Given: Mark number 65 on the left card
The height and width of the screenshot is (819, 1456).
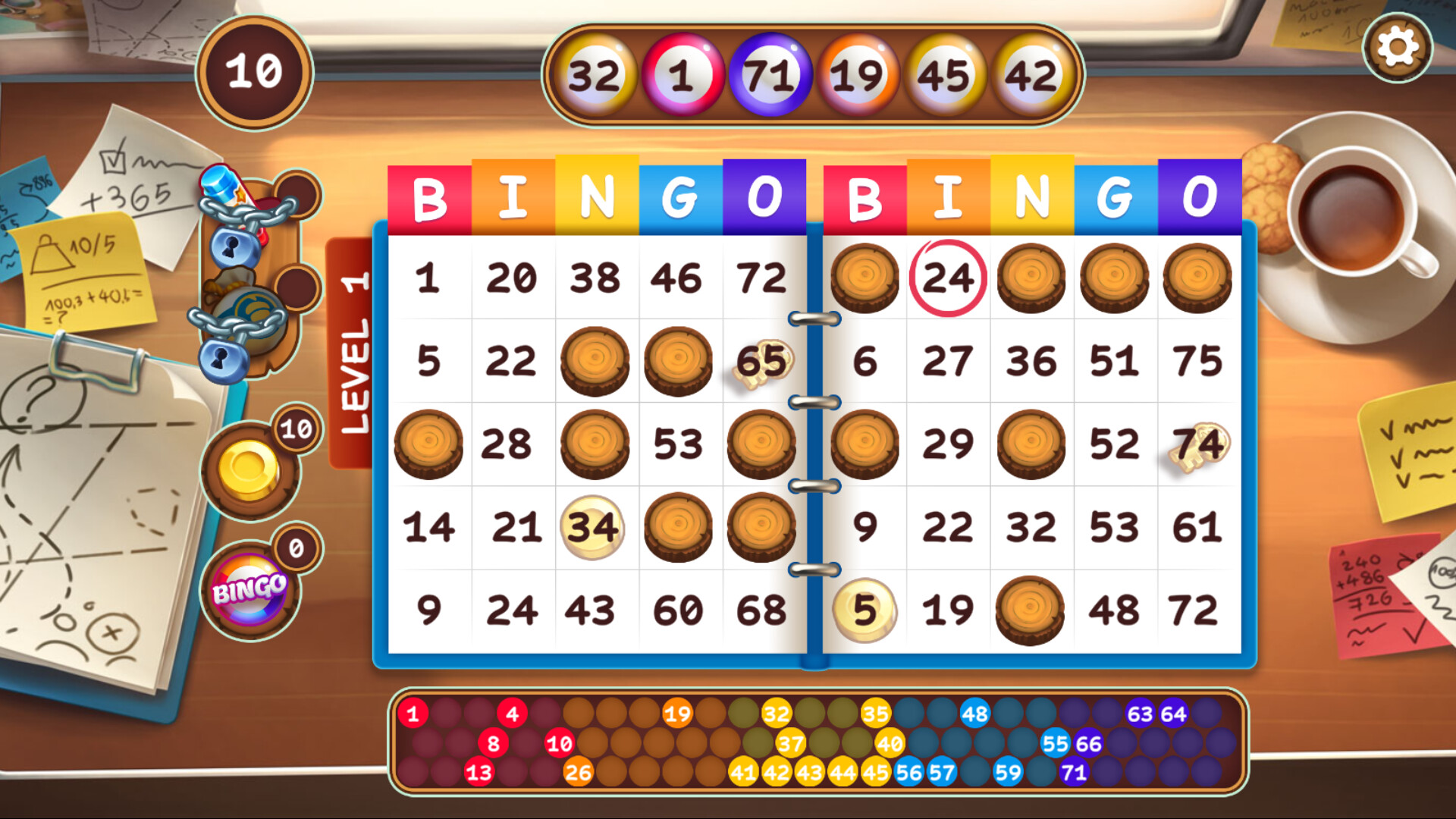Looking at the screenshot, I should (x=762, y=362).
